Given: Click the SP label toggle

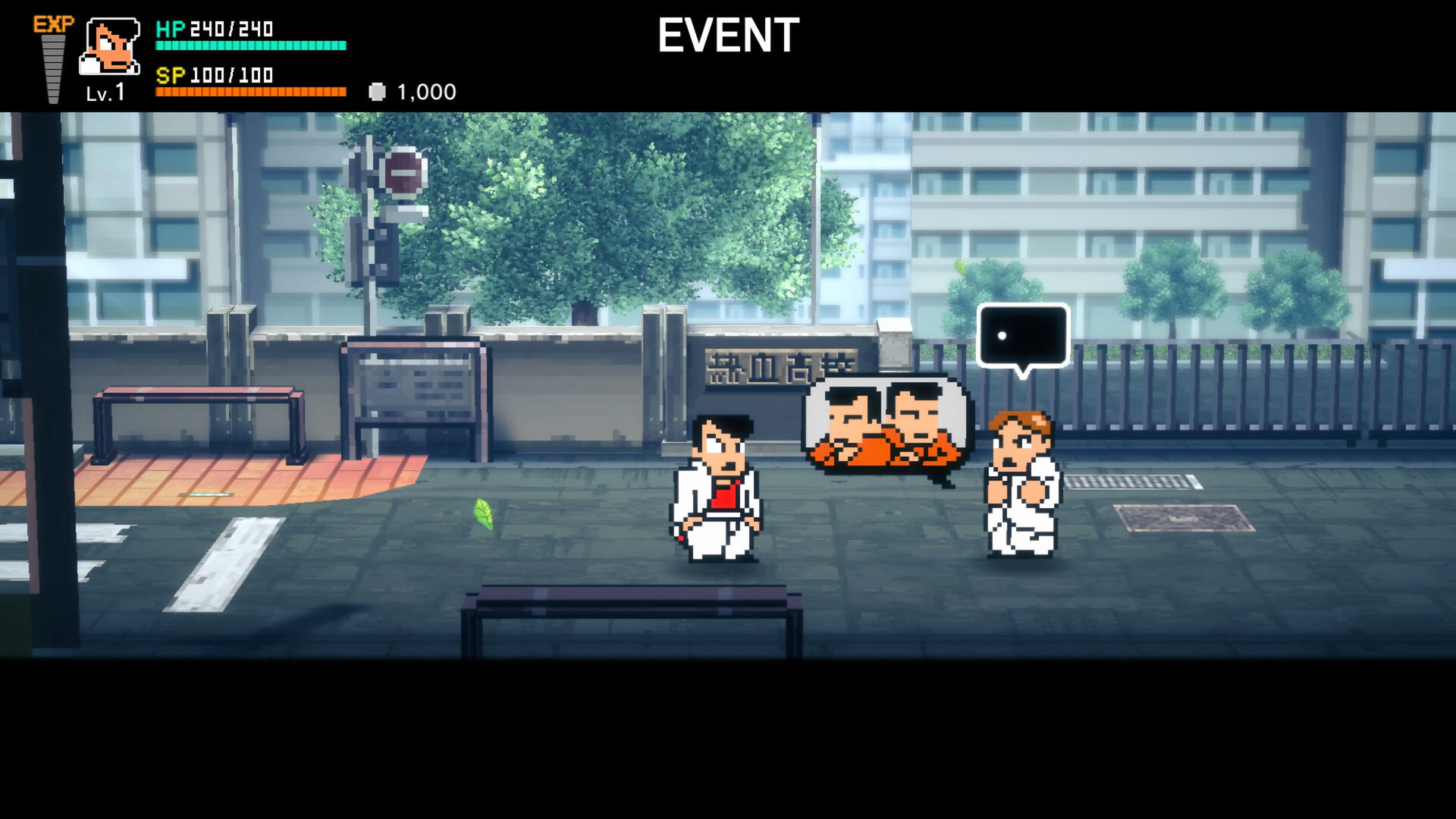Looking at the screenshot, I should pyautogui.click(x=173, y=75).
